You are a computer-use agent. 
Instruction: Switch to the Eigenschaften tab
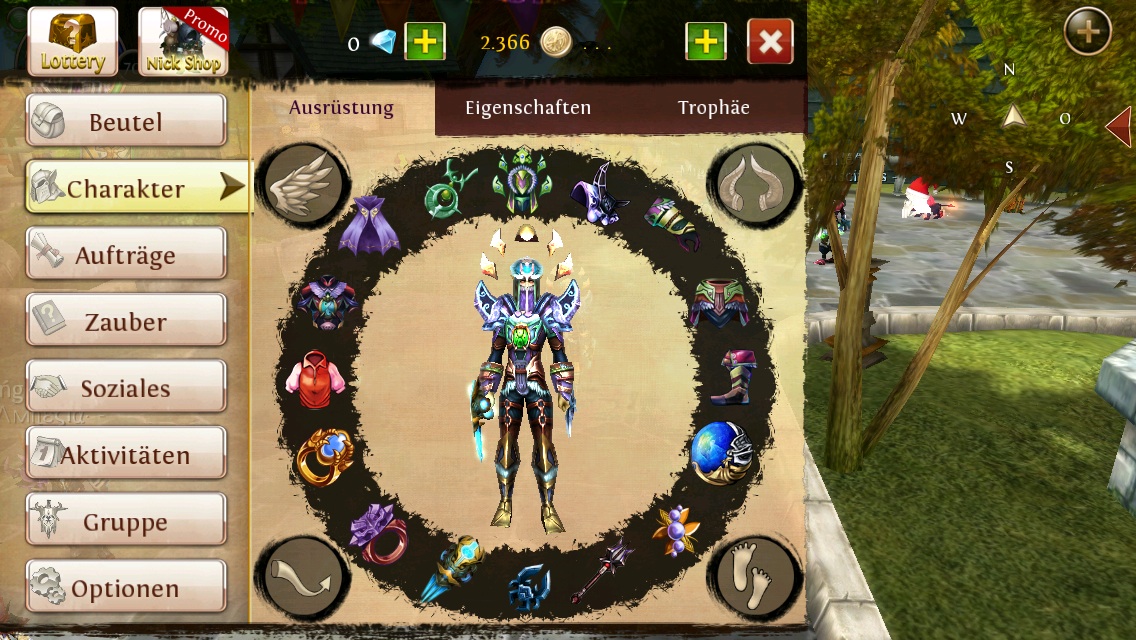528,108
